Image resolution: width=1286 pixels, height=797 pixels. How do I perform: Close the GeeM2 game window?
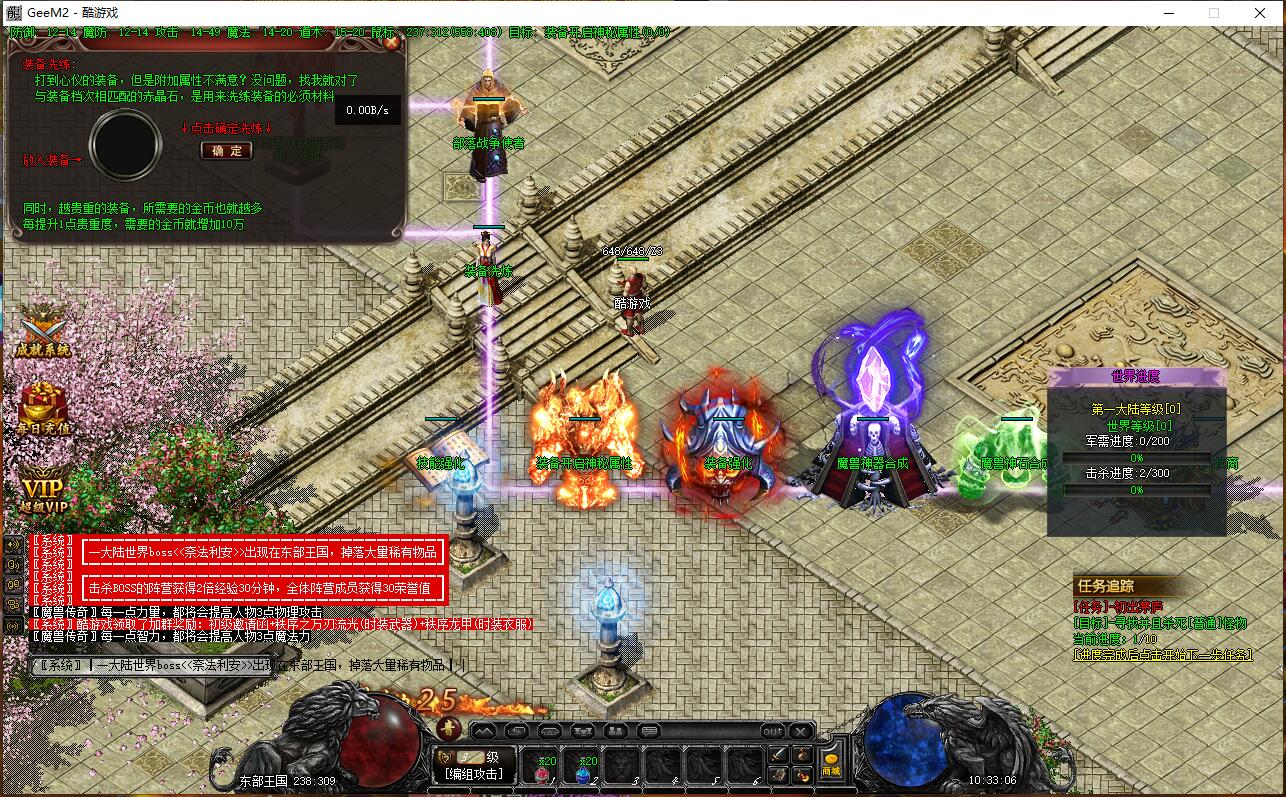(x=1260, y=13)
